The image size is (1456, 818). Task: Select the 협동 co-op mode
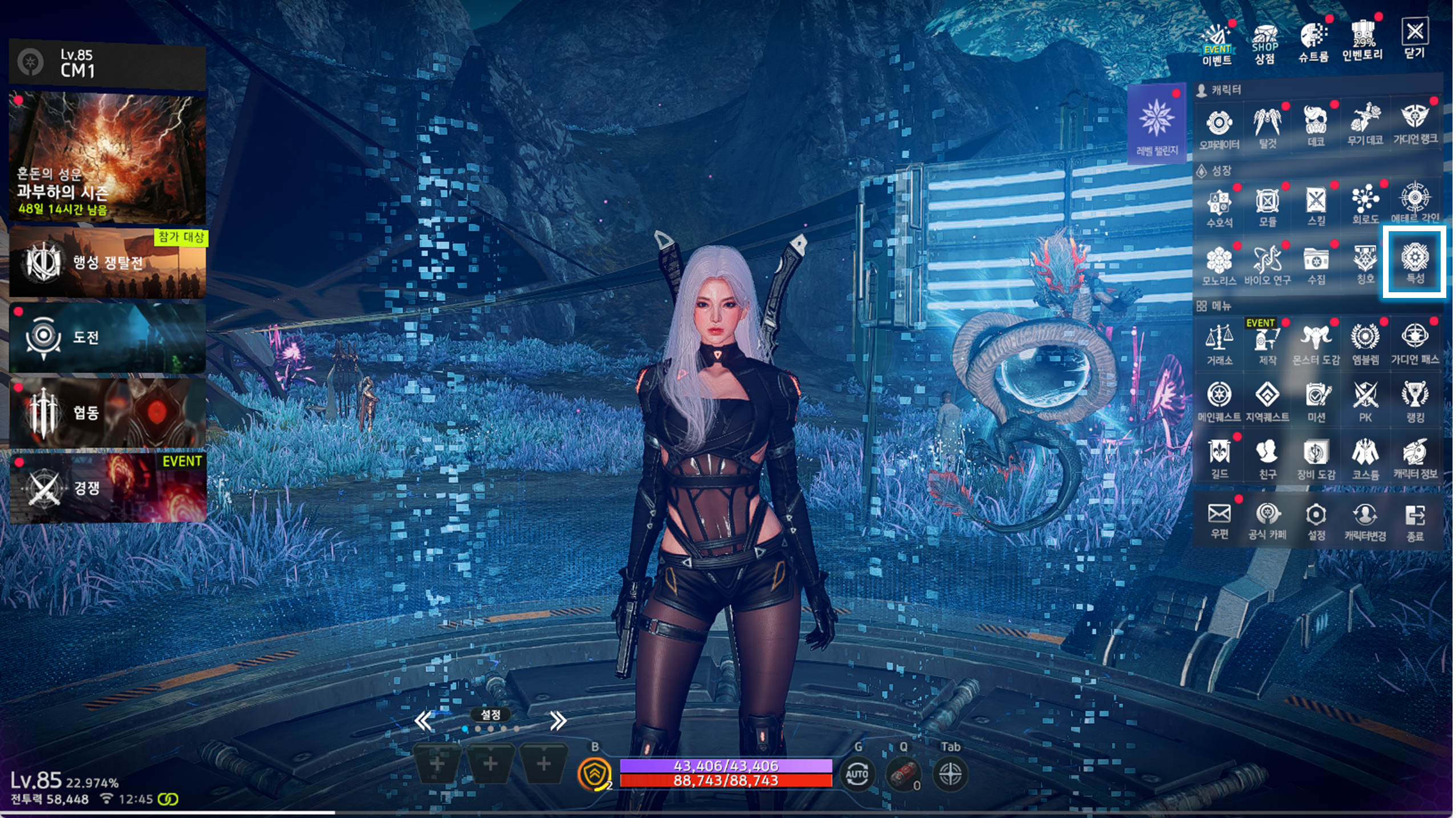(x=107, y=412)
